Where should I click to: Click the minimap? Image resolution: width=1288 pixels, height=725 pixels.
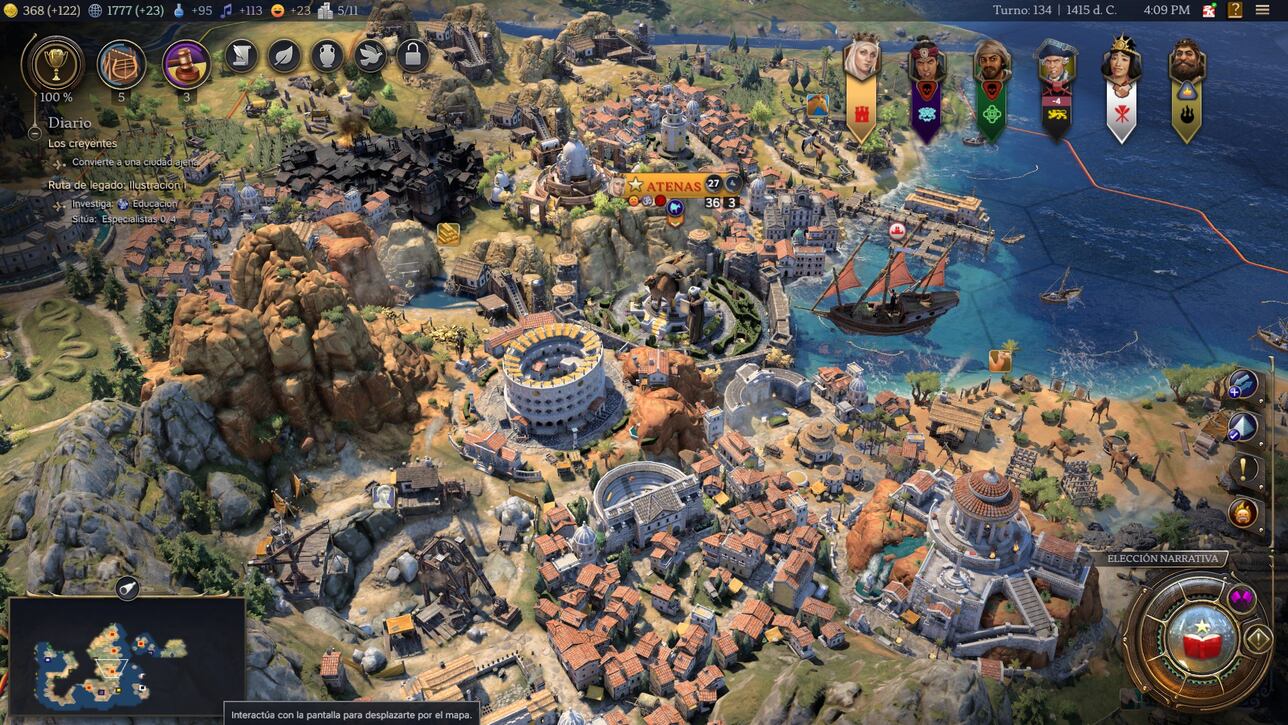126,656
